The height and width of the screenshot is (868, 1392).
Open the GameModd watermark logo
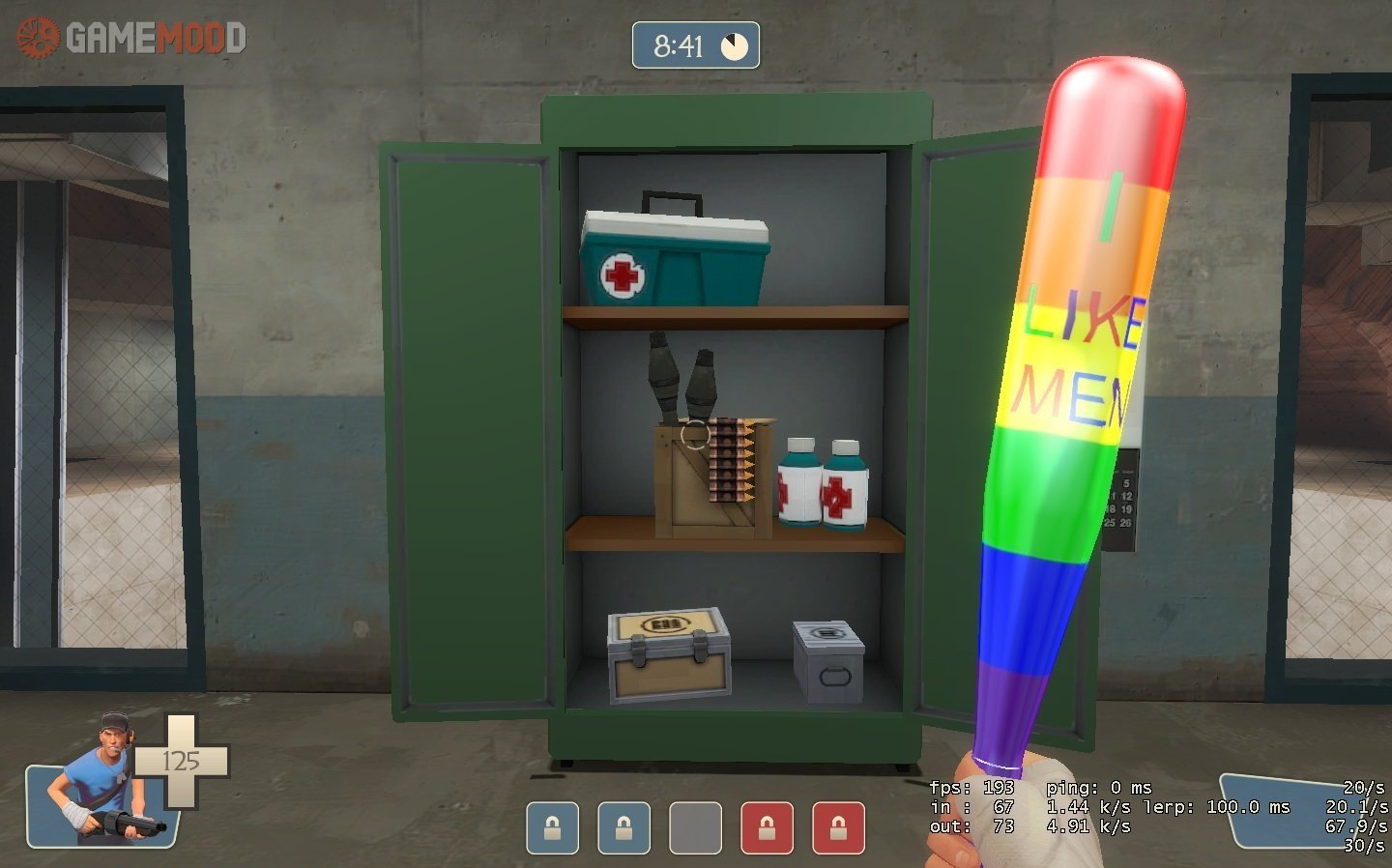point(131,39)
